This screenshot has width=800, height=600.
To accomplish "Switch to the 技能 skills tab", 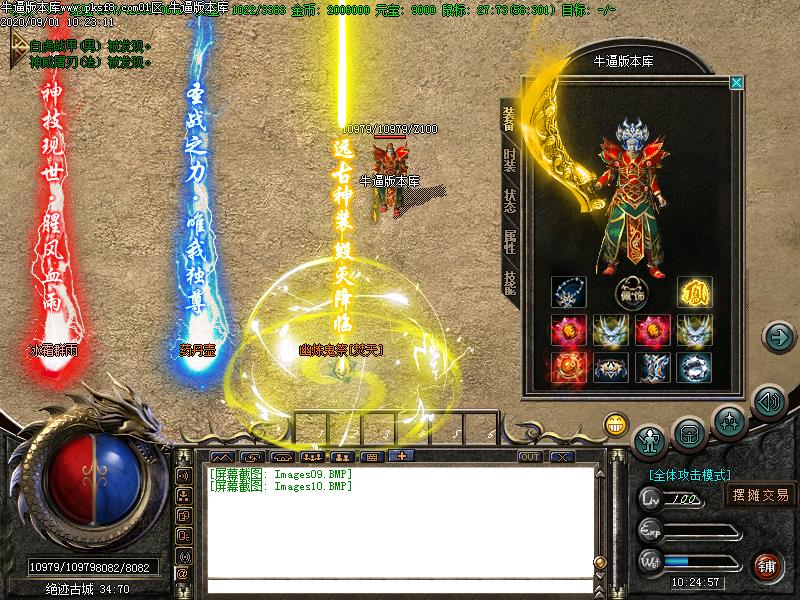I will tap(509, 281).
